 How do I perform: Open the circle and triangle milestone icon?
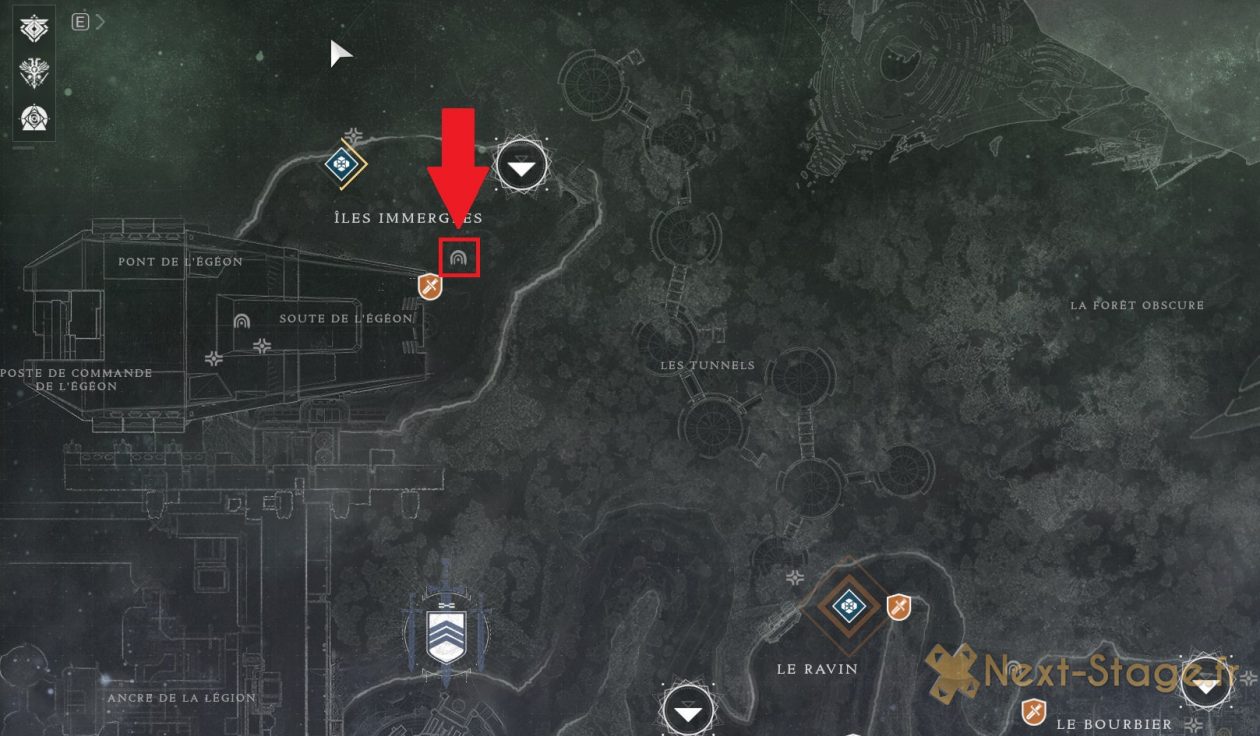pyautogui.click(x=33, y=118)
